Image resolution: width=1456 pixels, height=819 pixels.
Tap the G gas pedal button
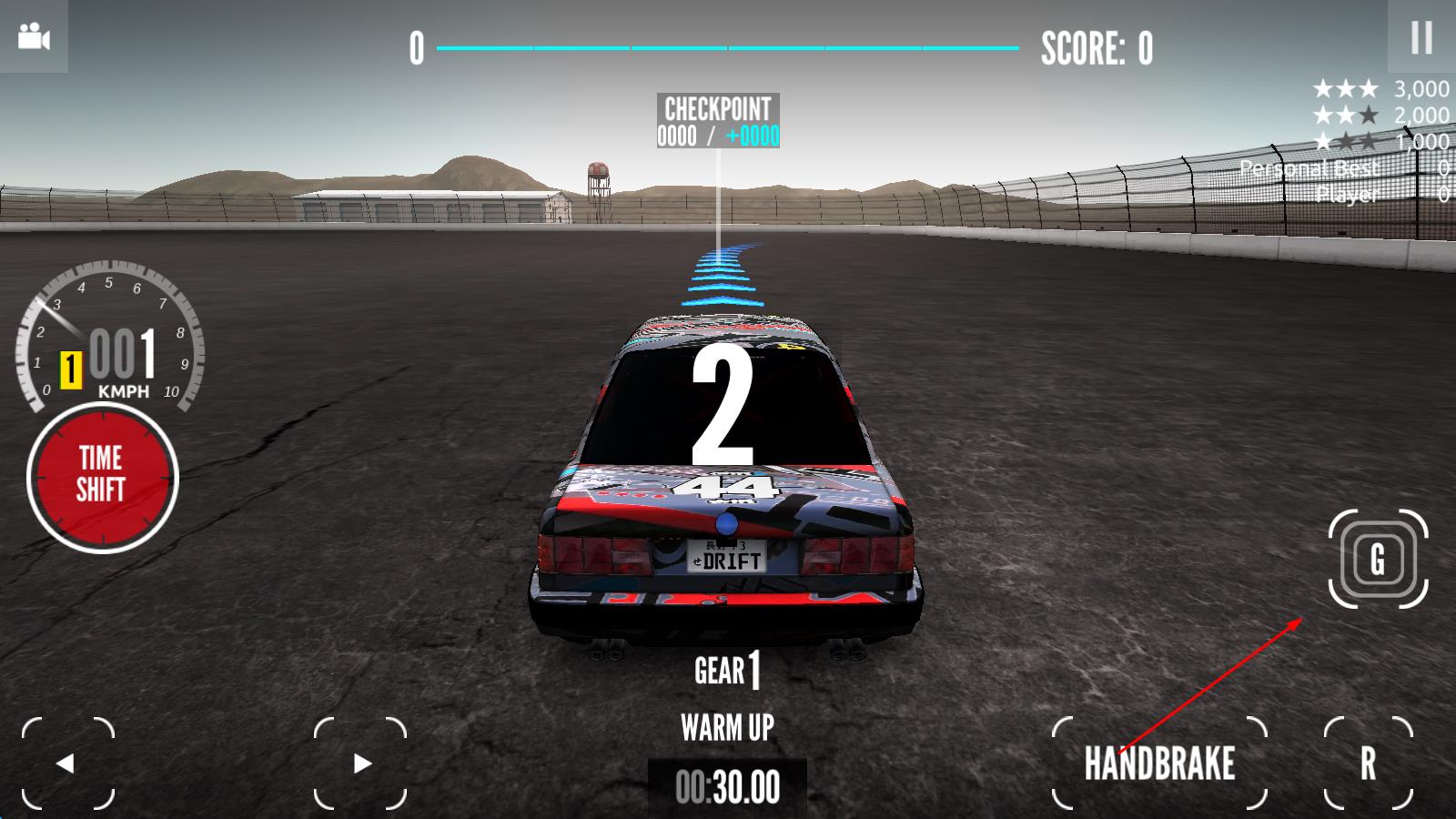[x=1378, y=559]
